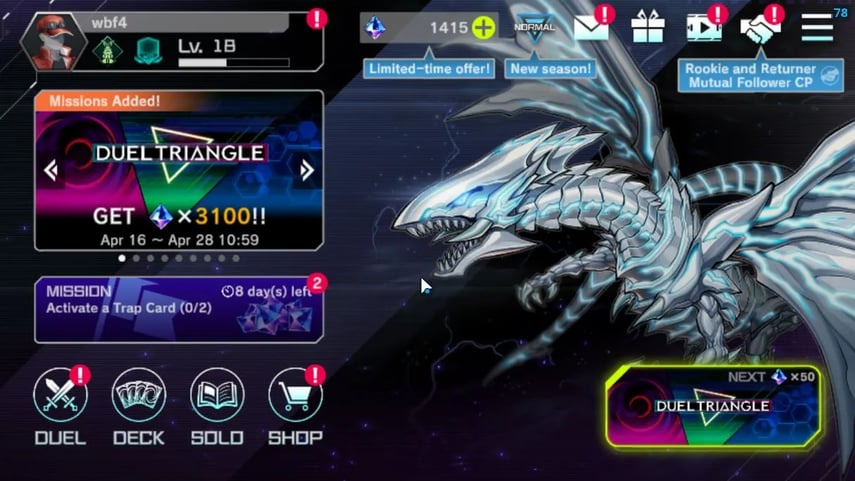Check the New season notice

click(x=551, y=69)
